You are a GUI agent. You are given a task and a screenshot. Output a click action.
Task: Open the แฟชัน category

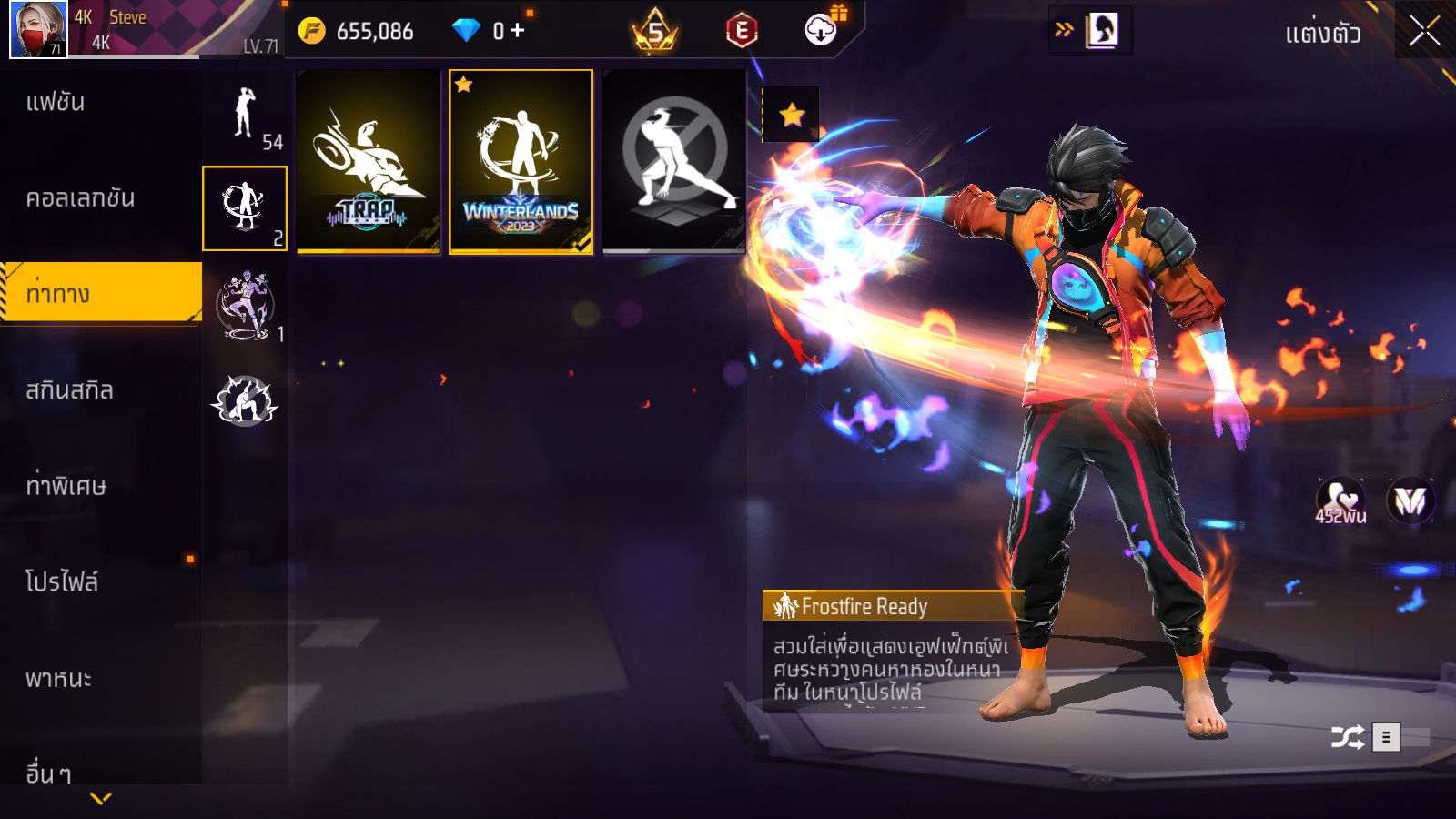coord(56,102)
